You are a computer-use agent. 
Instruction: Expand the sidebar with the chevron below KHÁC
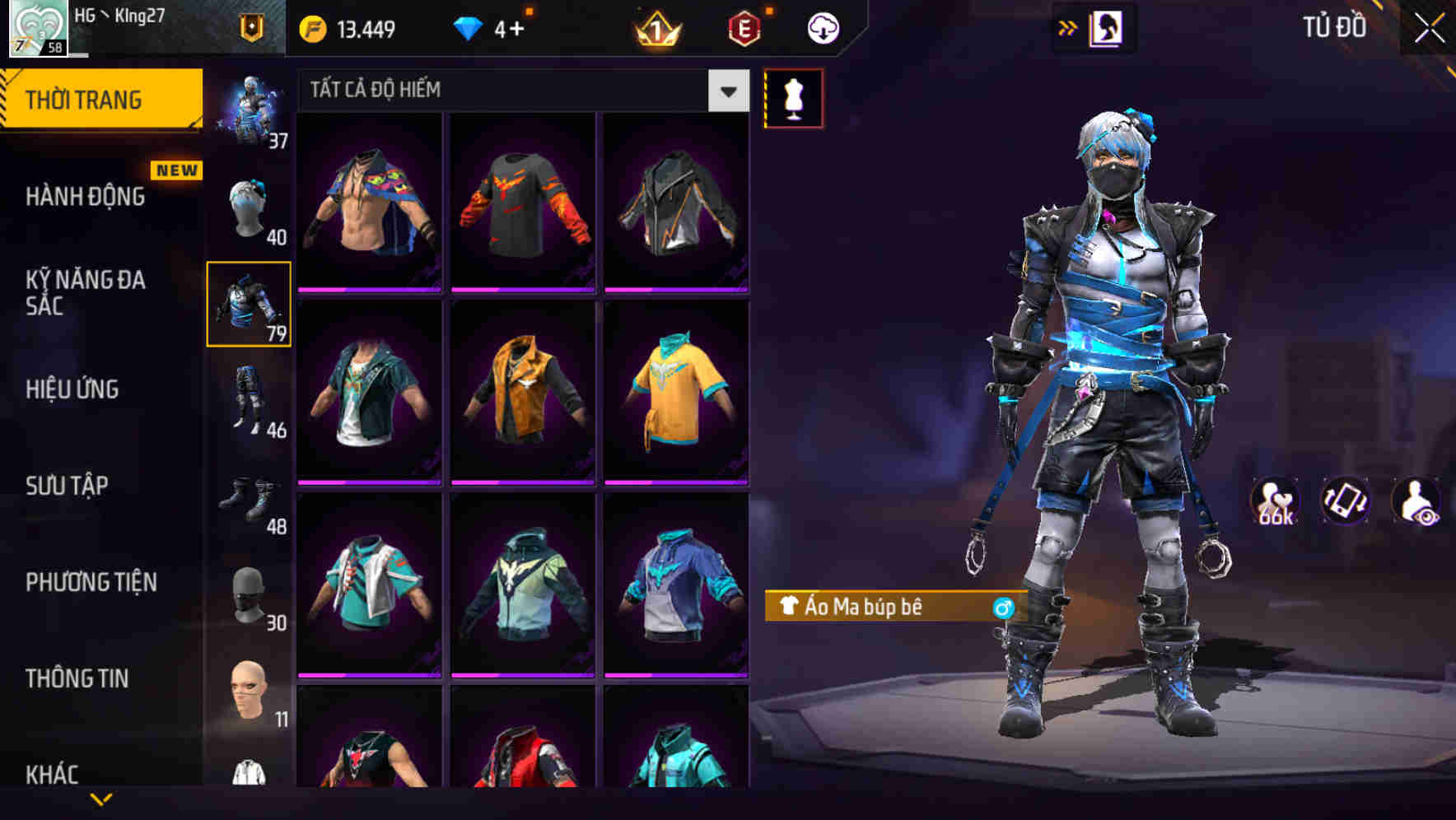click(101, 799)
